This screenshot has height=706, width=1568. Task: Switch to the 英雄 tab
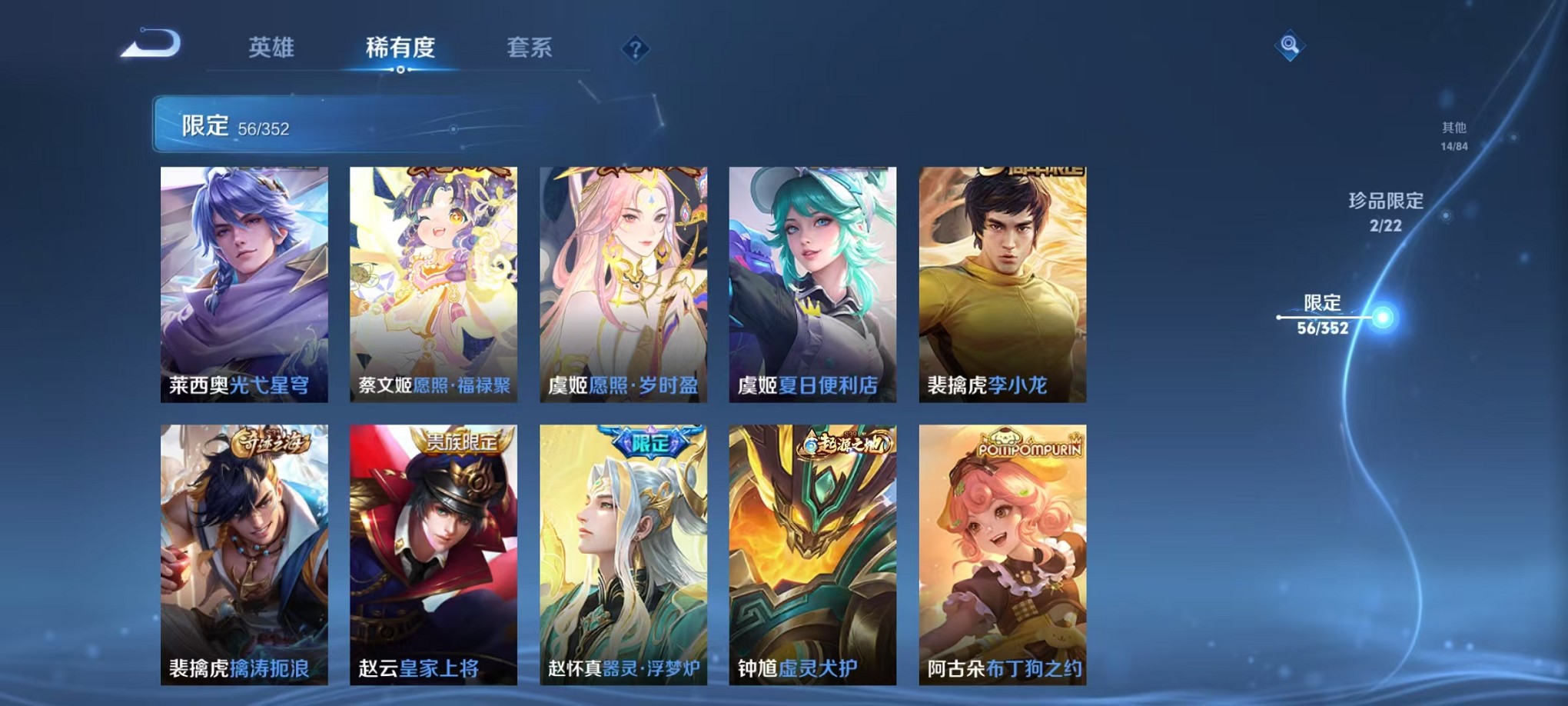271,48
